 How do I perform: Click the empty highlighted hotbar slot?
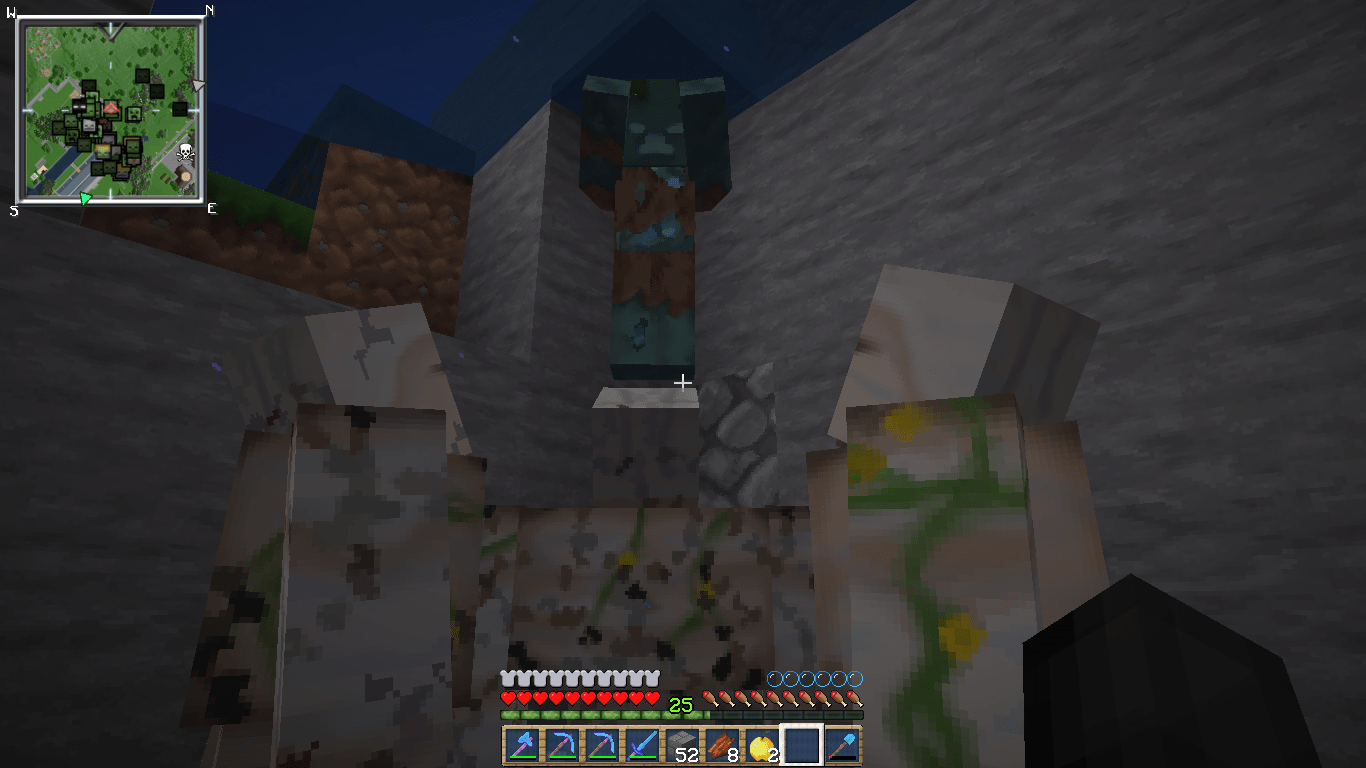click(802, 745)
